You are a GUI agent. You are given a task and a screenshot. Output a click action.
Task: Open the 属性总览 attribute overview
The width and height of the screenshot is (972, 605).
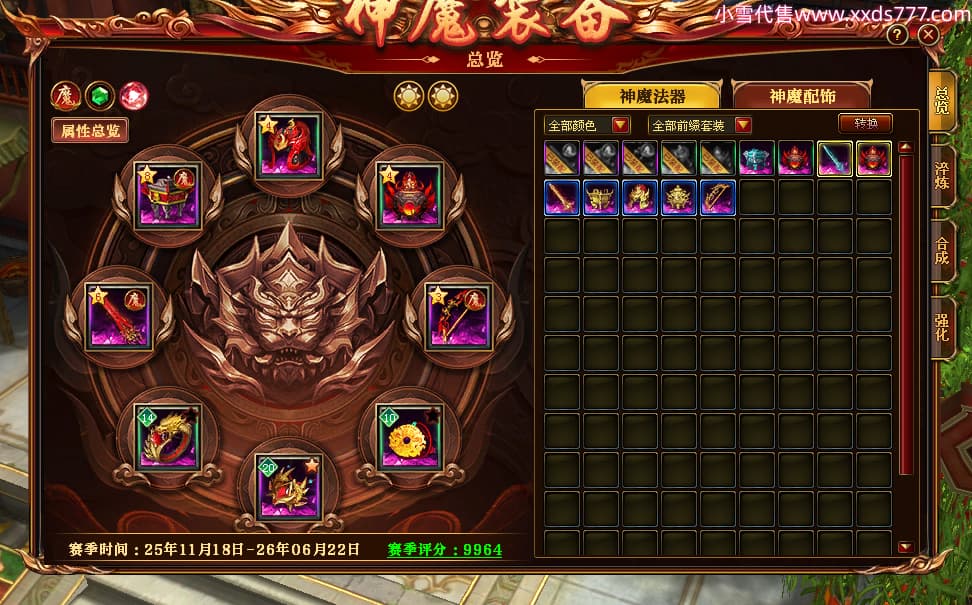click(x=90, y=130)
